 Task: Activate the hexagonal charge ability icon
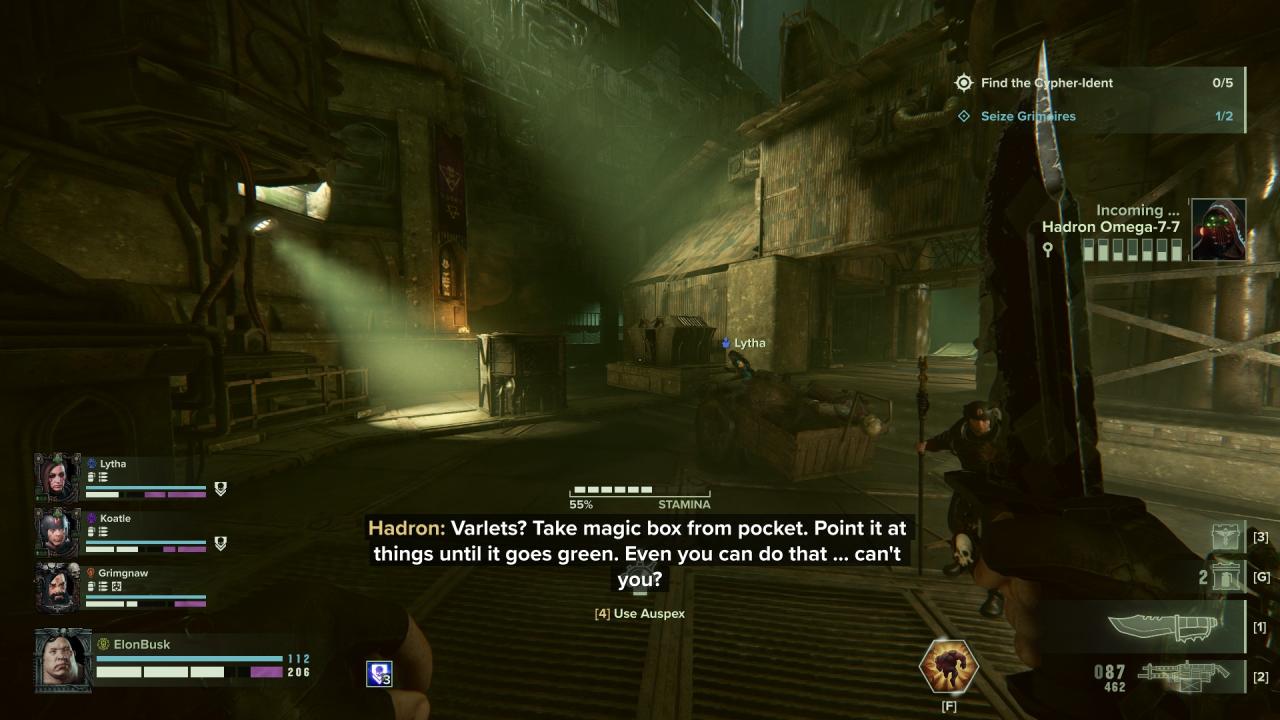pos(948,667)
